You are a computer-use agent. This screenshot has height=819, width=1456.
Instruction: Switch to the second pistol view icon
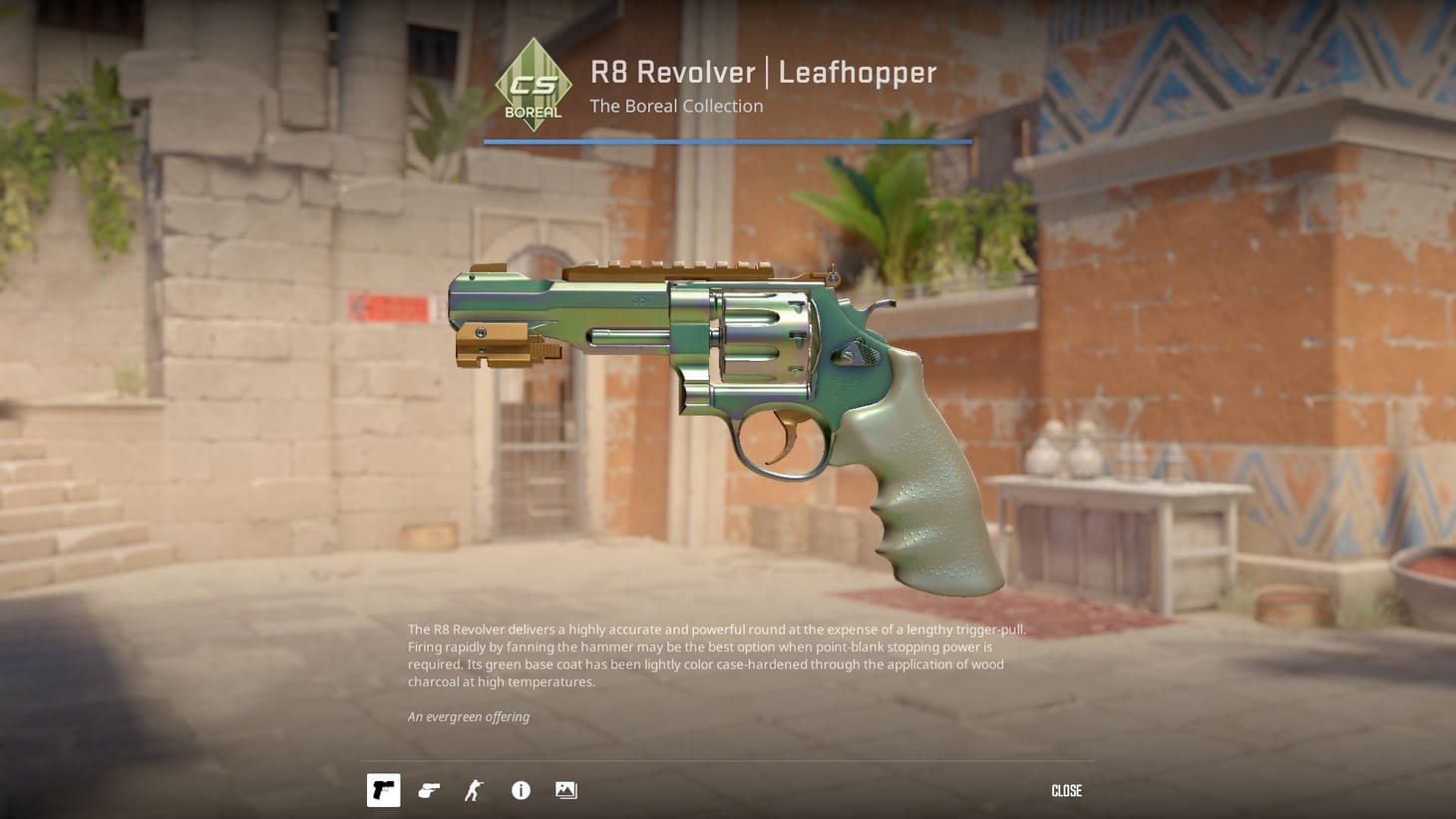point(429,790)
